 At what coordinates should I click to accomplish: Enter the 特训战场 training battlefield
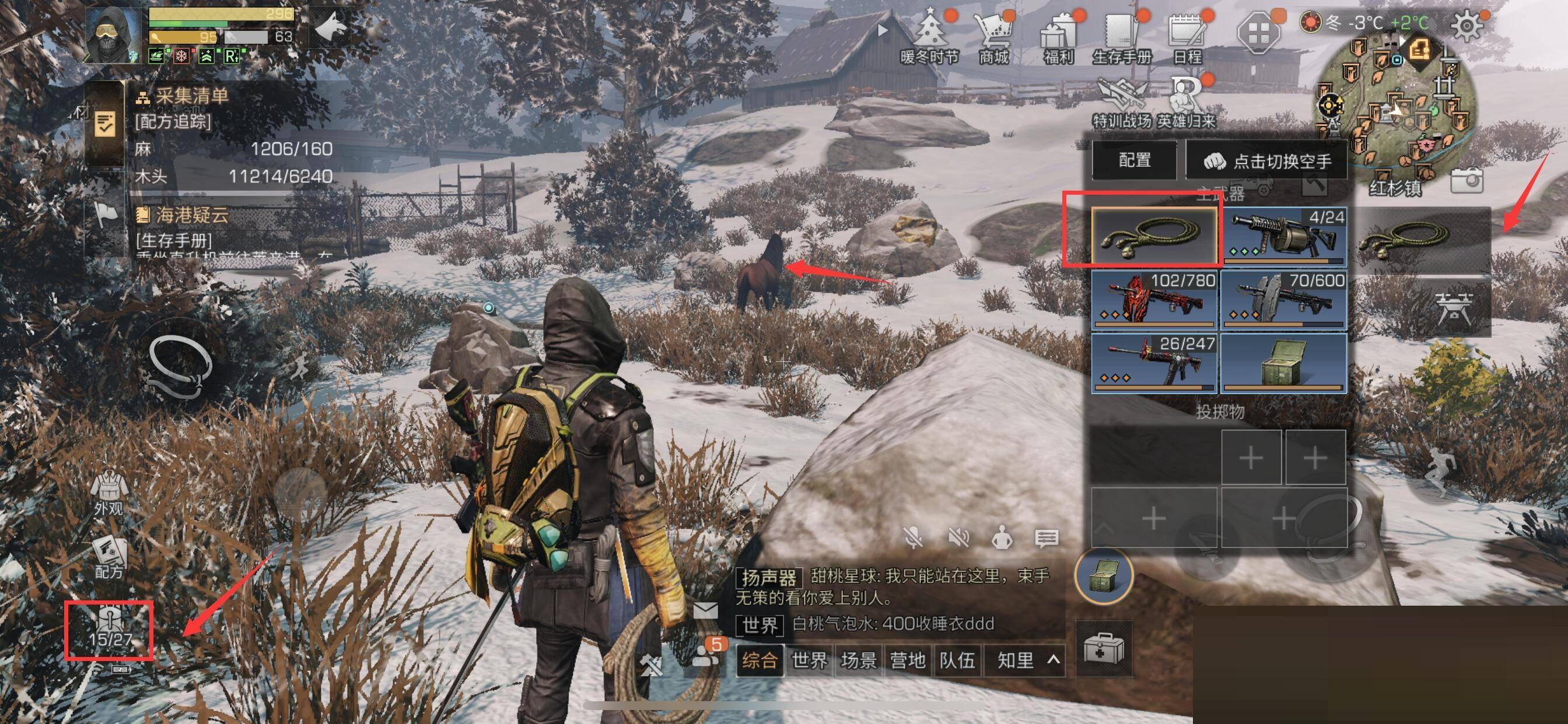click(x=1122, y=103)
